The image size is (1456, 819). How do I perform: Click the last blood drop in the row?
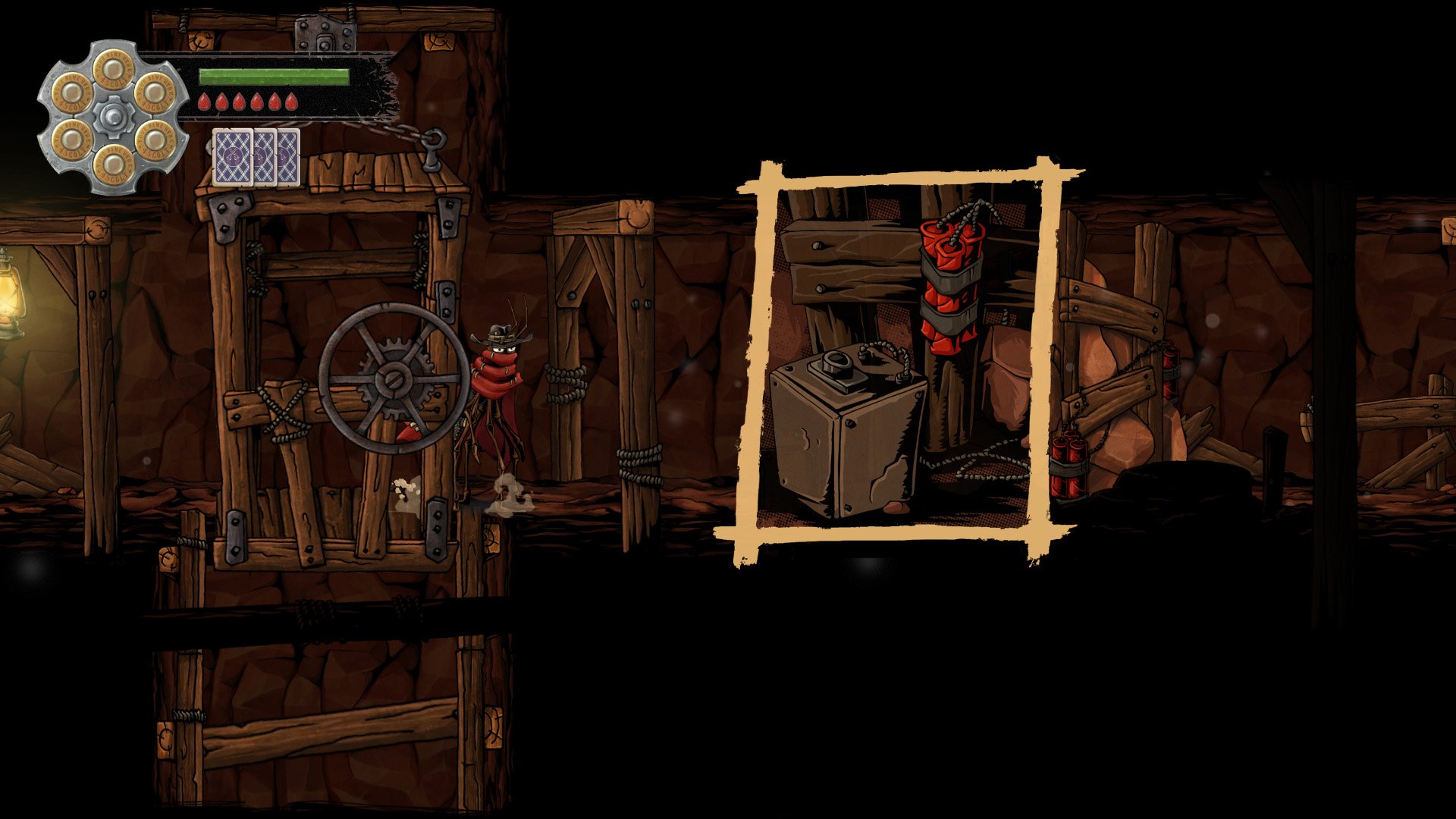pos(292,102)
